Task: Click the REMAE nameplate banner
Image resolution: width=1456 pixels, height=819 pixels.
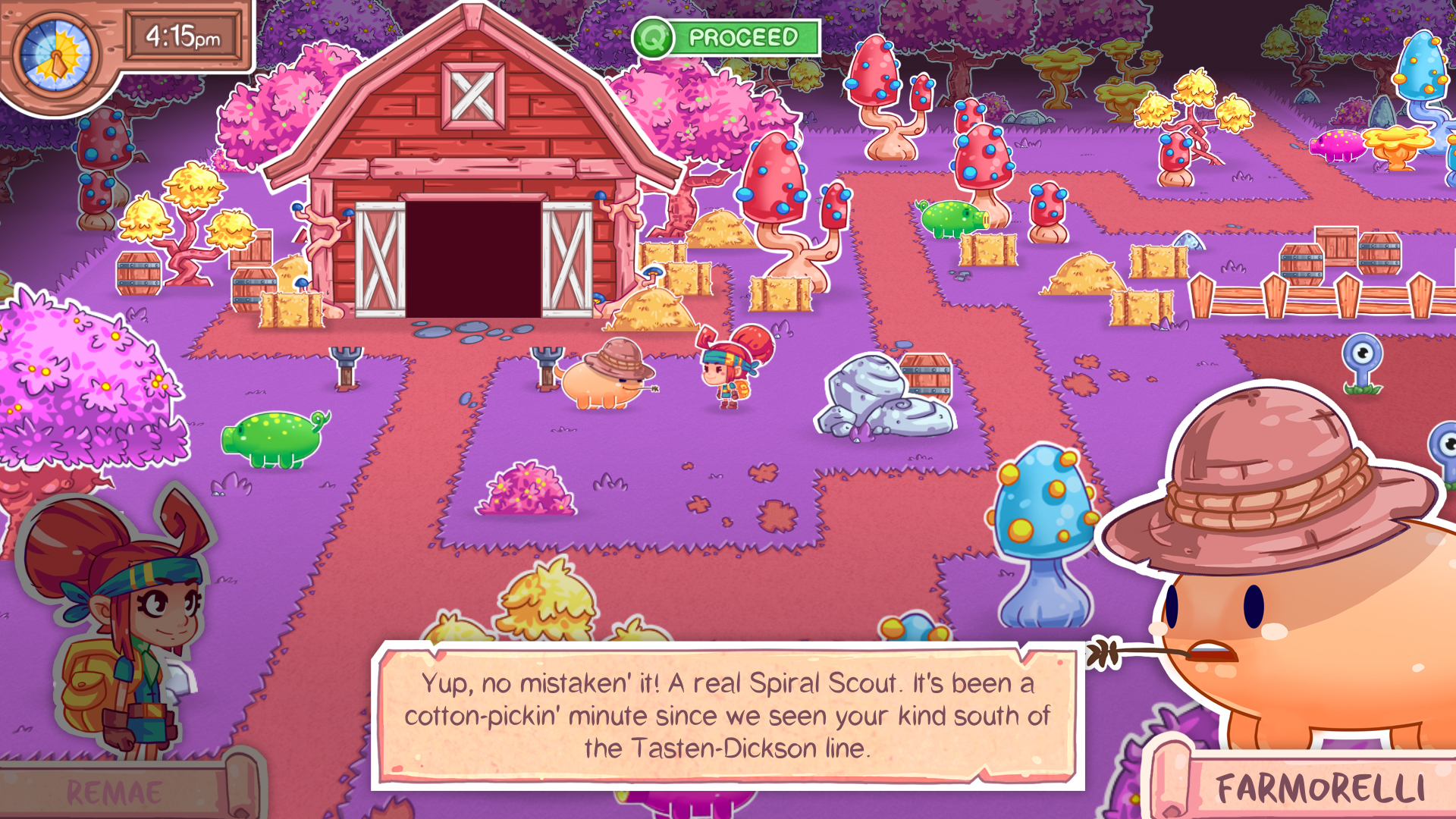Action: point(114,792)
